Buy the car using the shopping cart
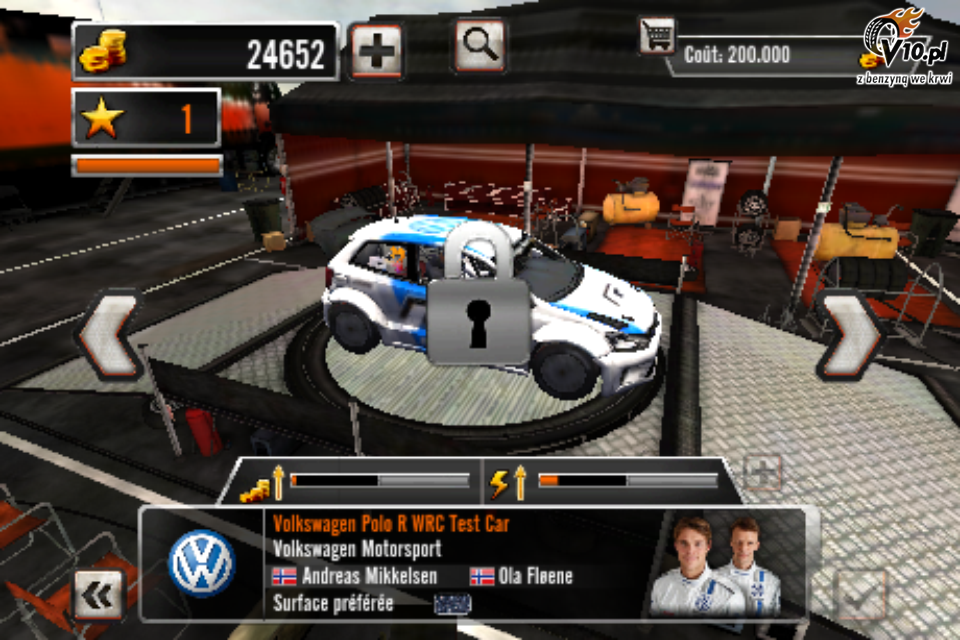960x640 pixels. click(657, 37)
